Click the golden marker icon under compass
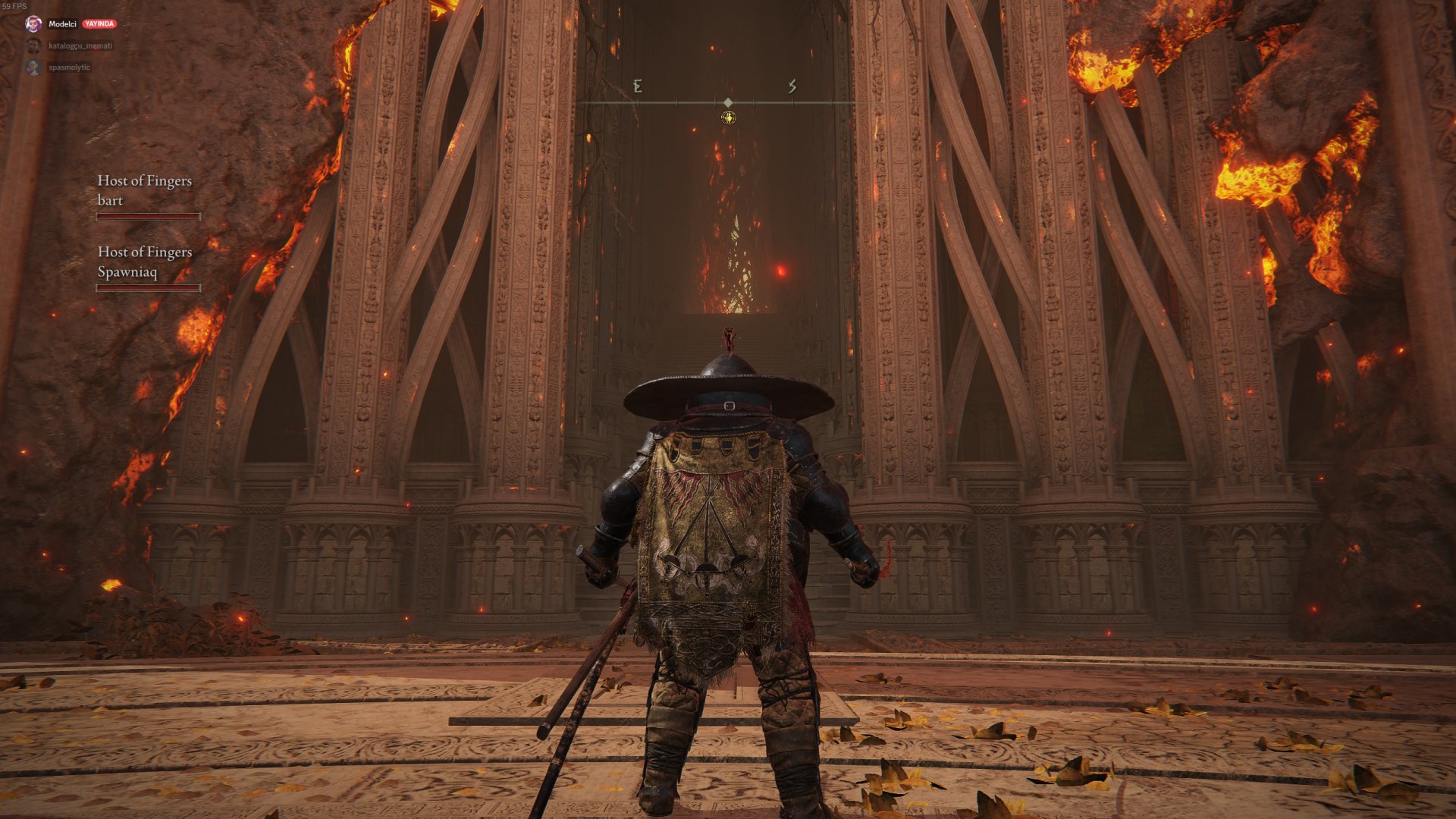This screenshot has height=819, width=1456. [728, 118]
